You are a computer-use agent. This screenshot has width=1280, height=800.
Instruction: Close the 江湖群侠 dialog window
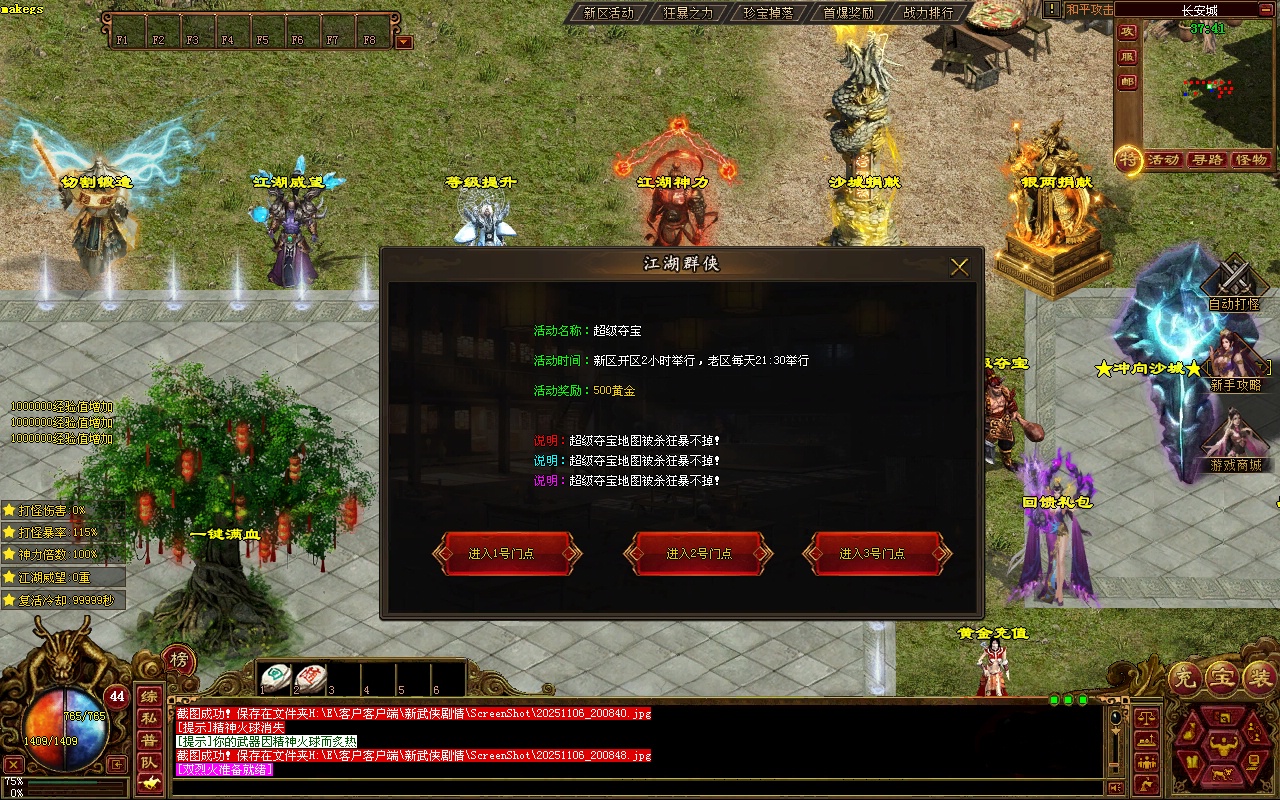point(959,267)
